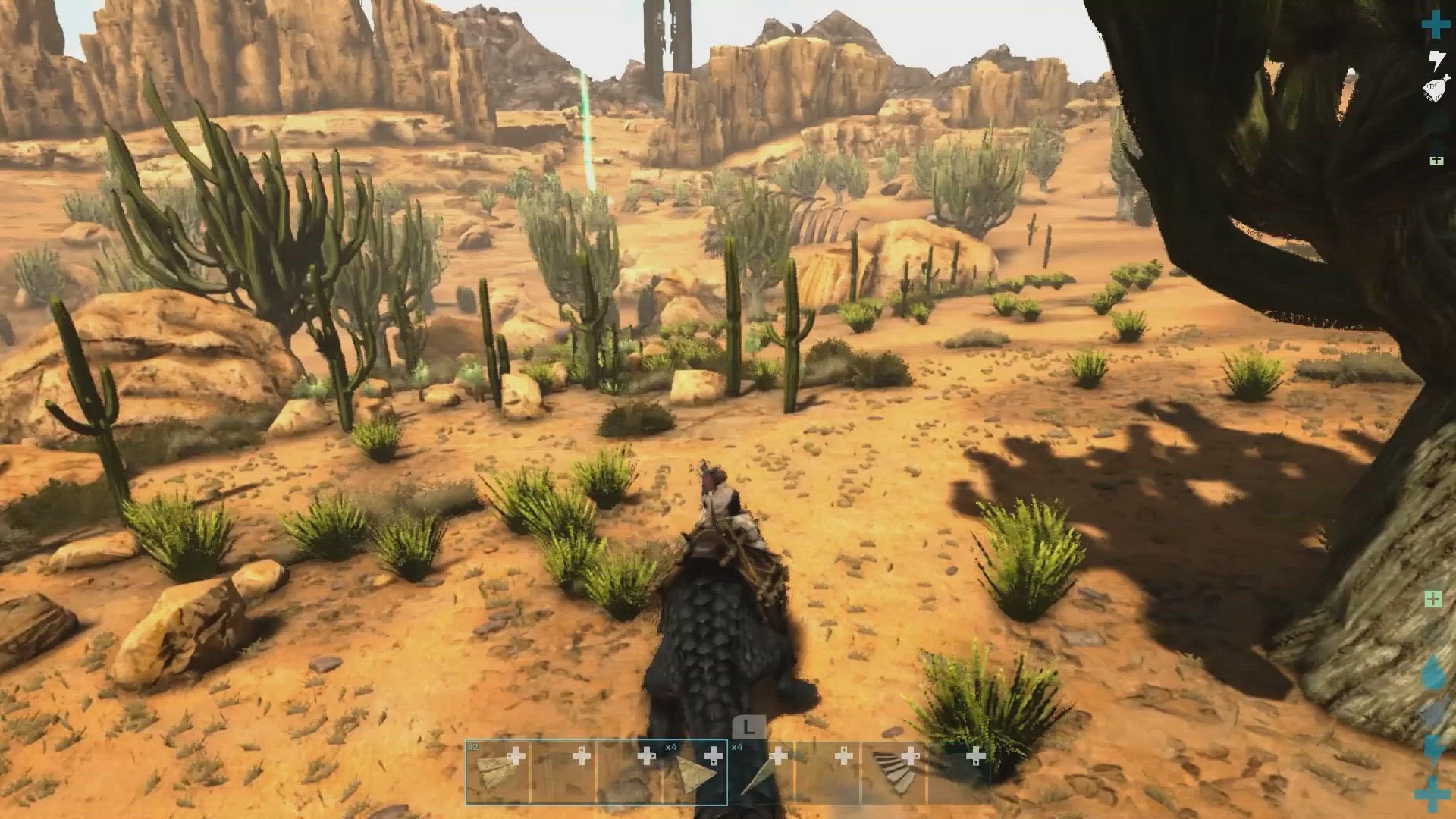Pick the x4 thin sloped wall slot

(761, 772)
